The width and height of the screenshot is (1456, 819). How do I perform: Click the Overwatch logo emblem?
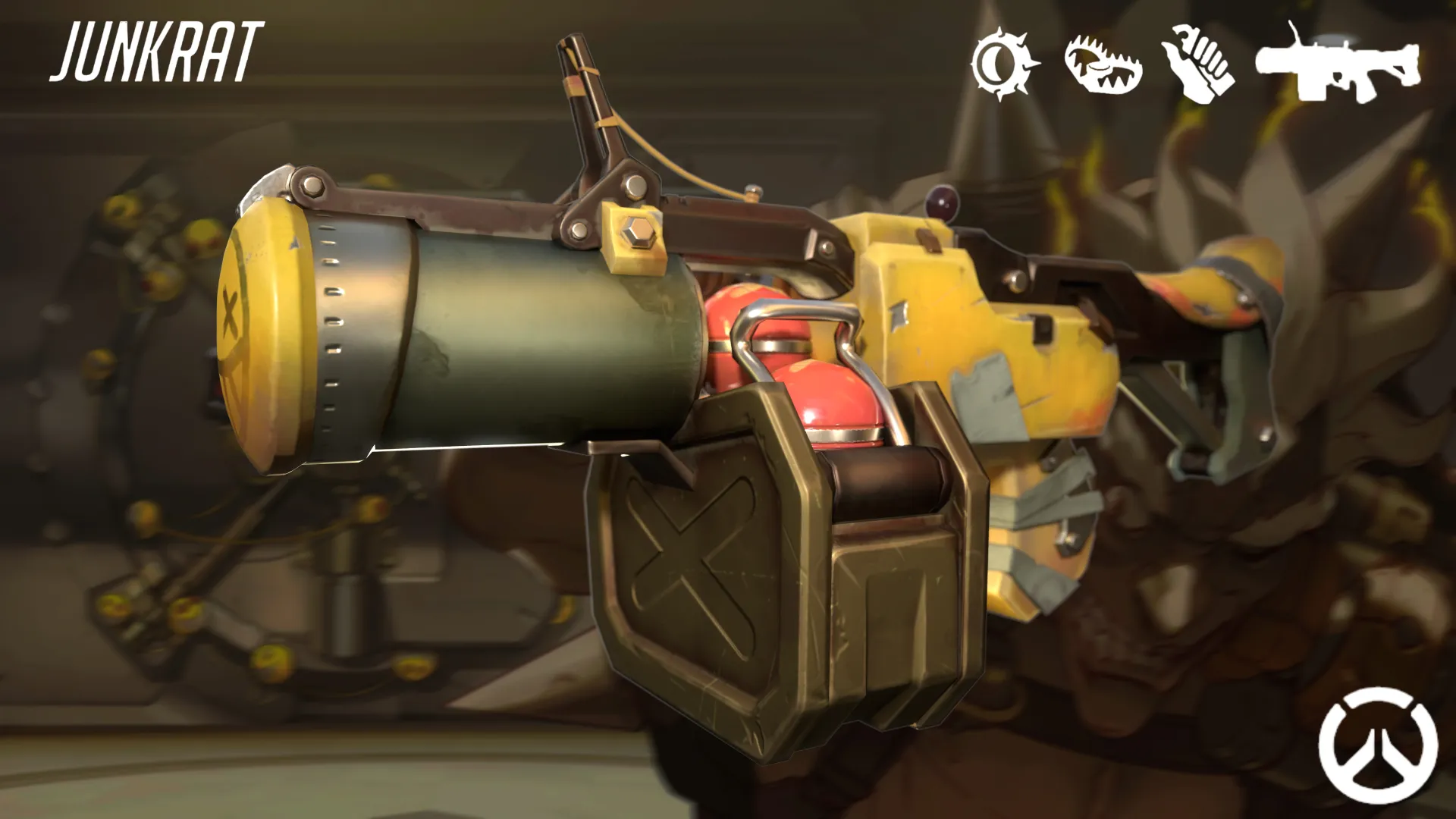[x=1377, y=745]
